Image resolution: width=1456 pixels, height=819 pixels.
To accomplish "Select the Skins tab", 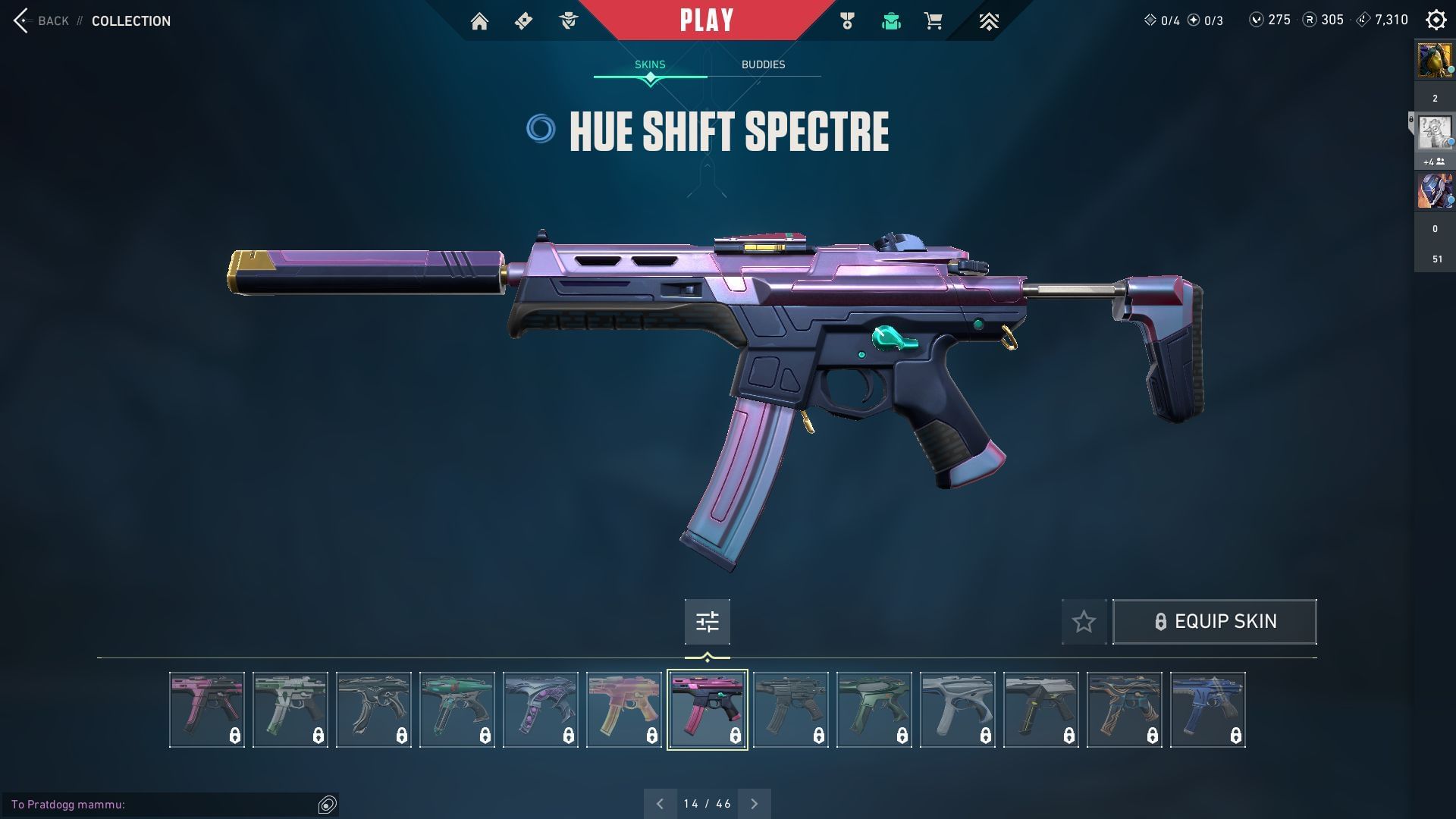I will 650,64.
